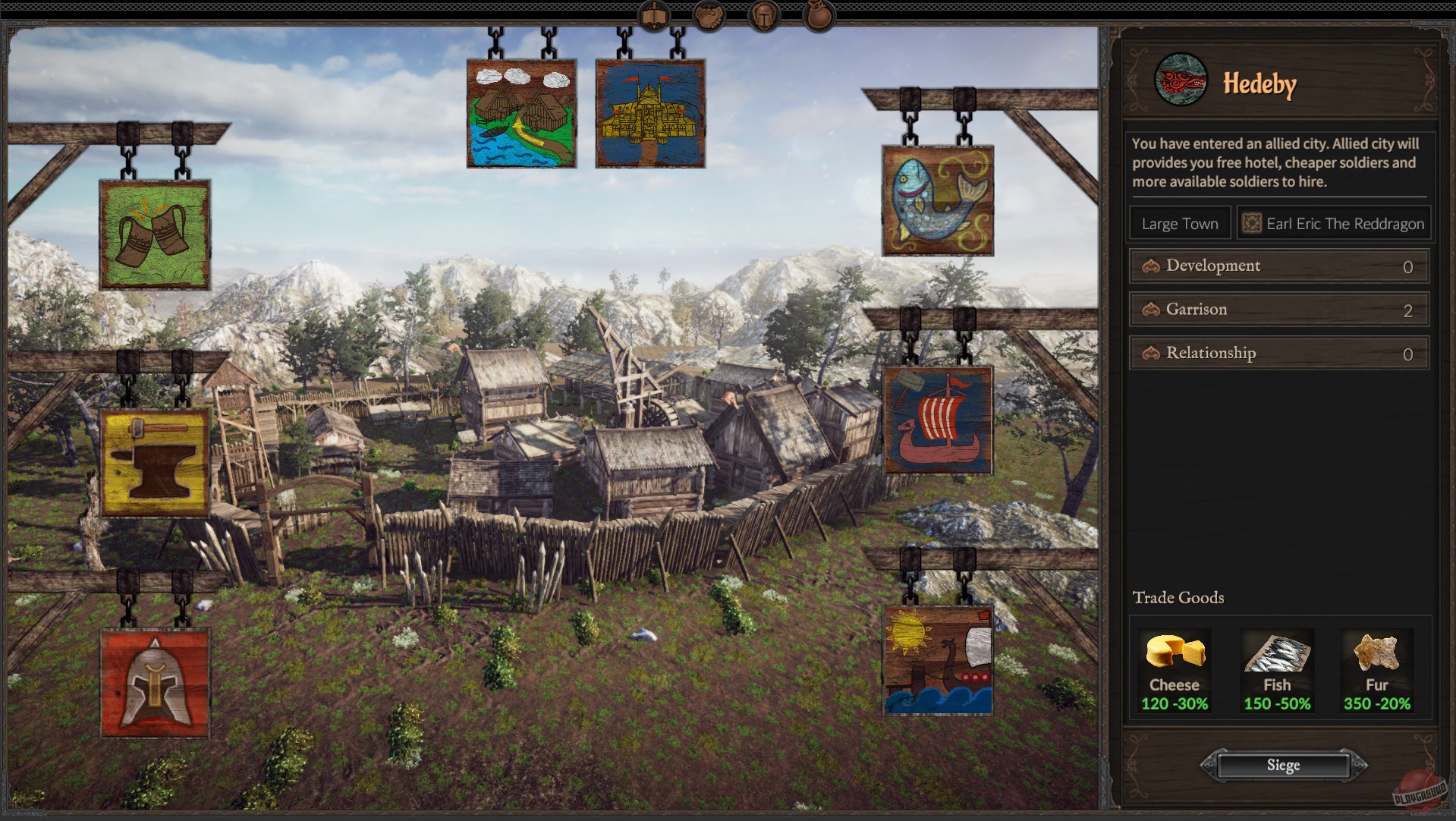Open Earl Eric The Reddragon's profile
This screenshot has height=821, width=1456.
1333,222
